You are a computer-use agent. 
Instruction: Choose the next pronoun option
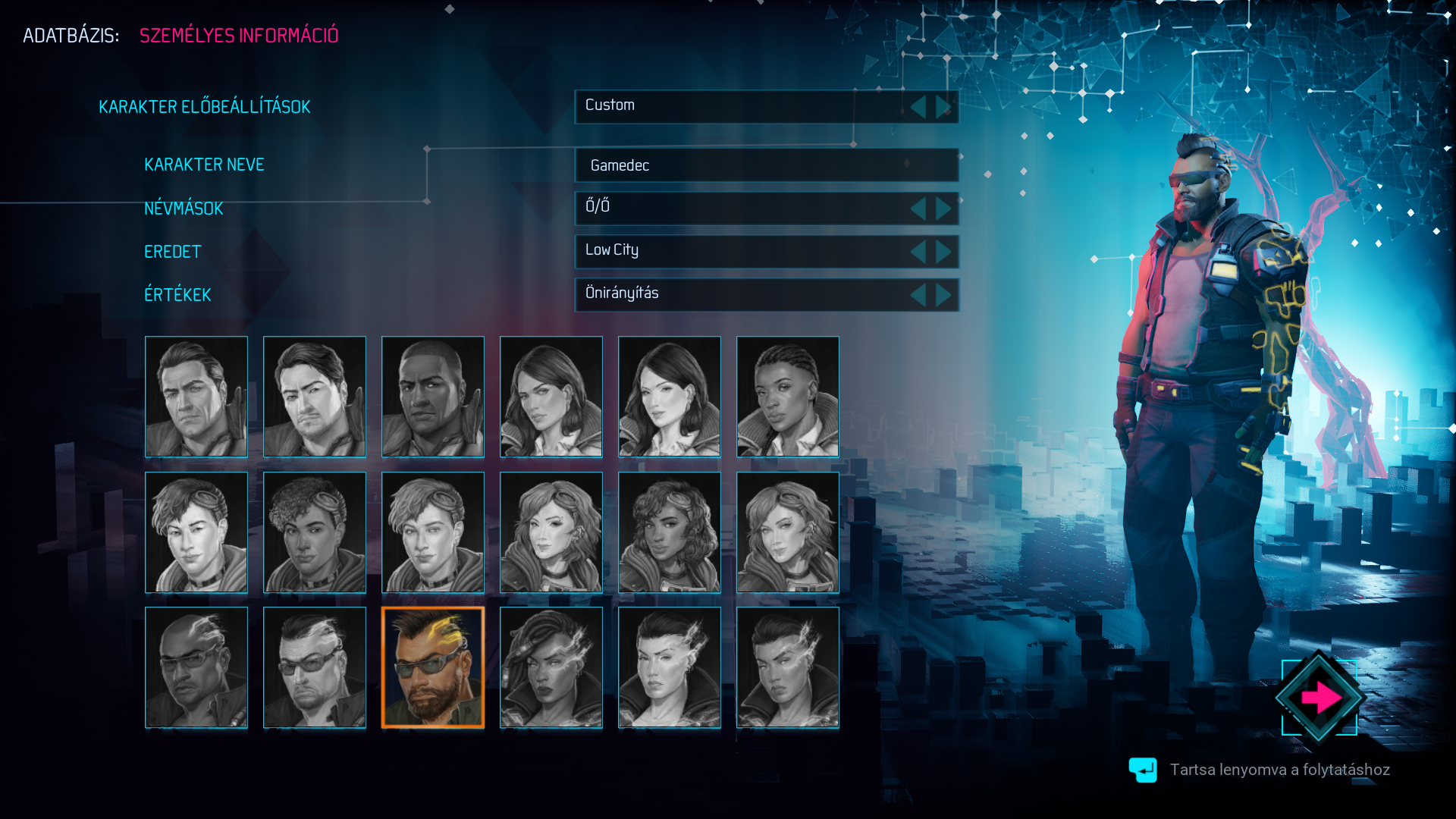coord(943,209)
